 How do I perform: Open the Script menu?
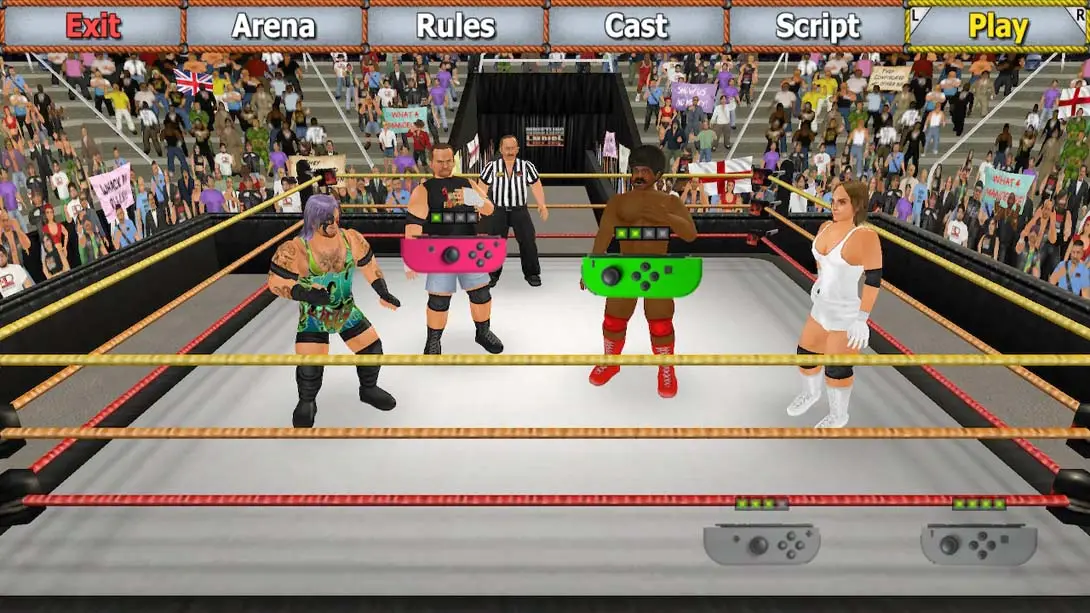coord(817,26)
